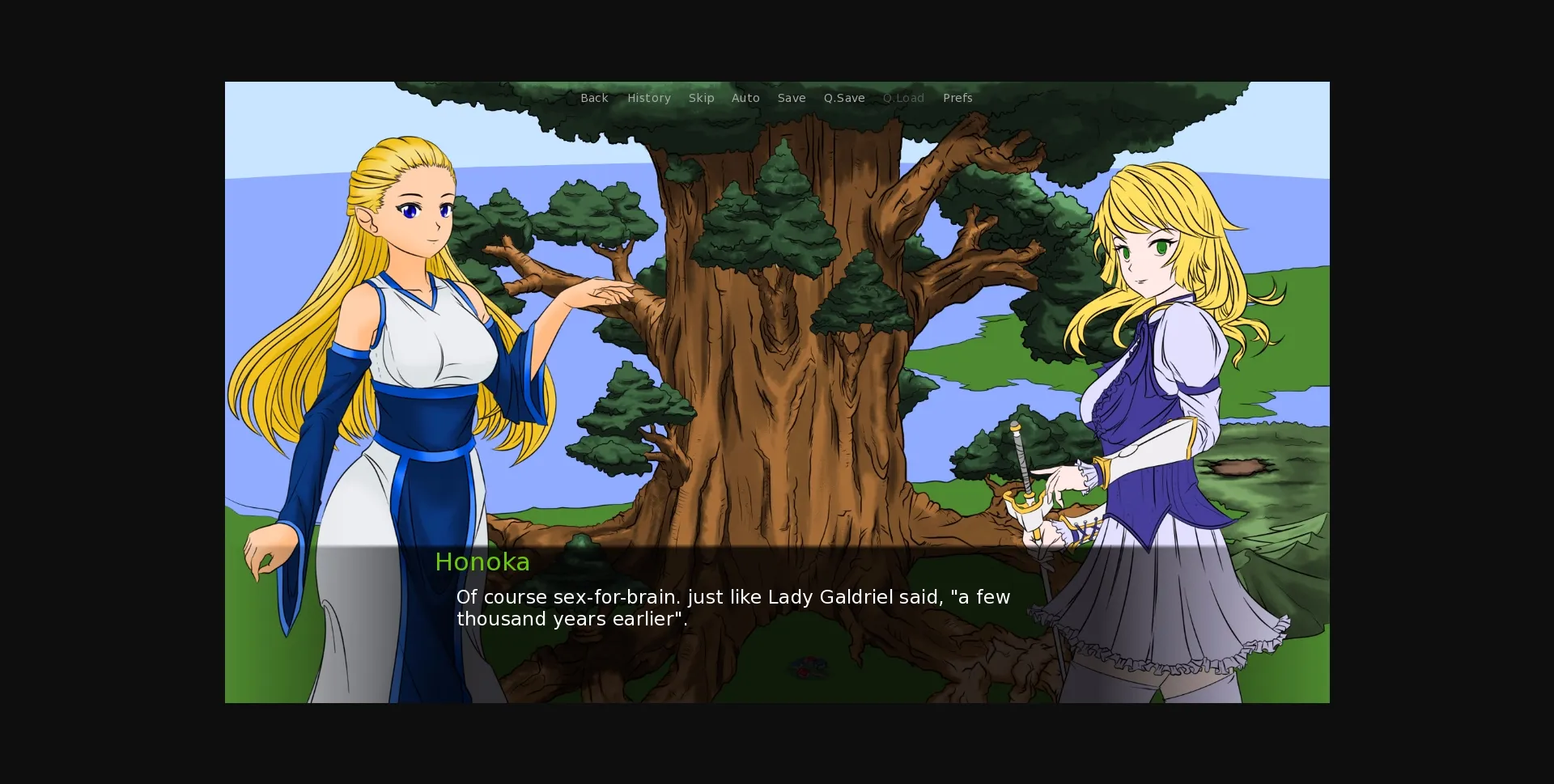Toggle Auto mode from the top bar

pos(745,98)
